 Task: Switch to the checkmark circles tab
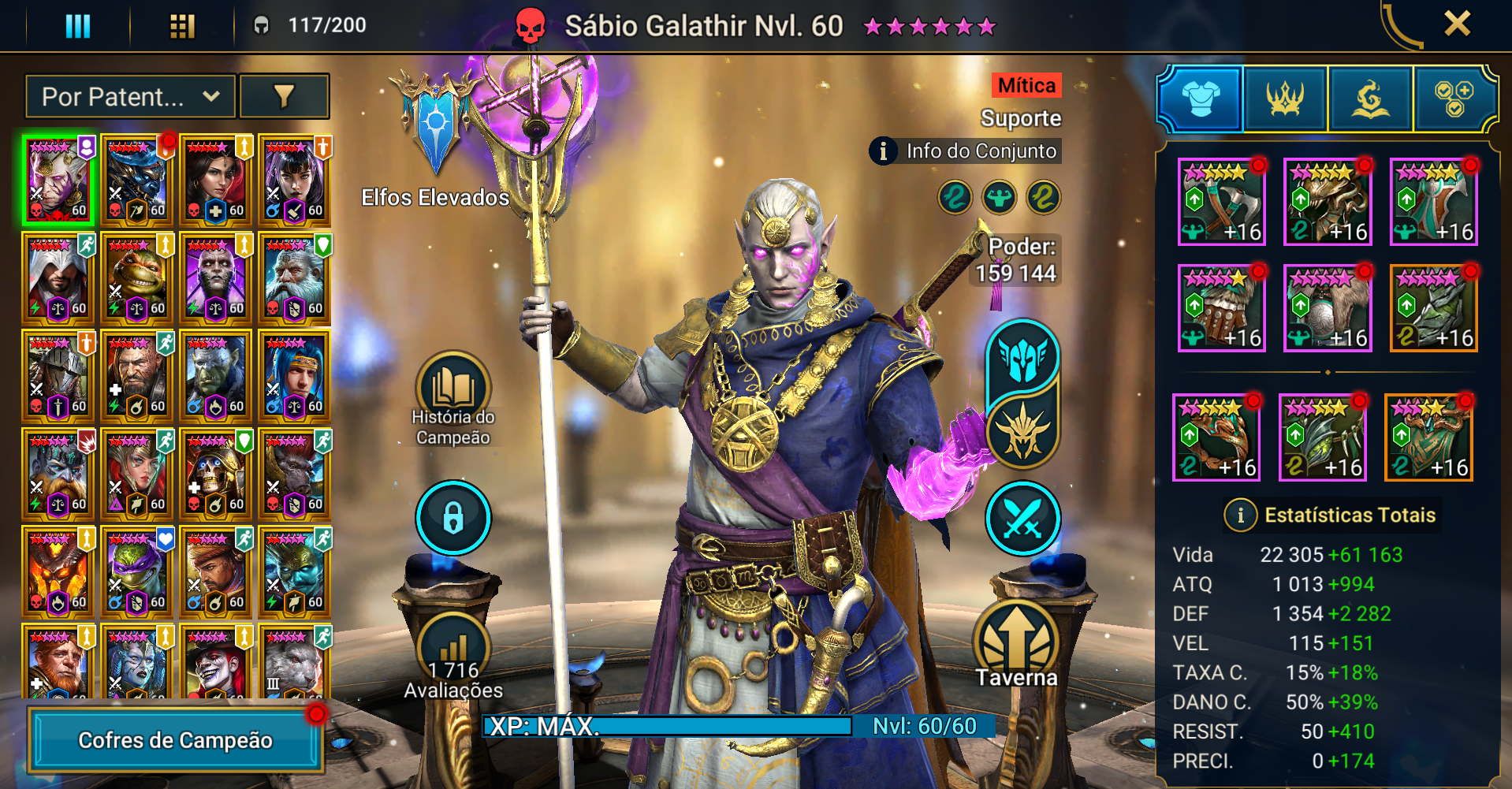coord(1454,99)
